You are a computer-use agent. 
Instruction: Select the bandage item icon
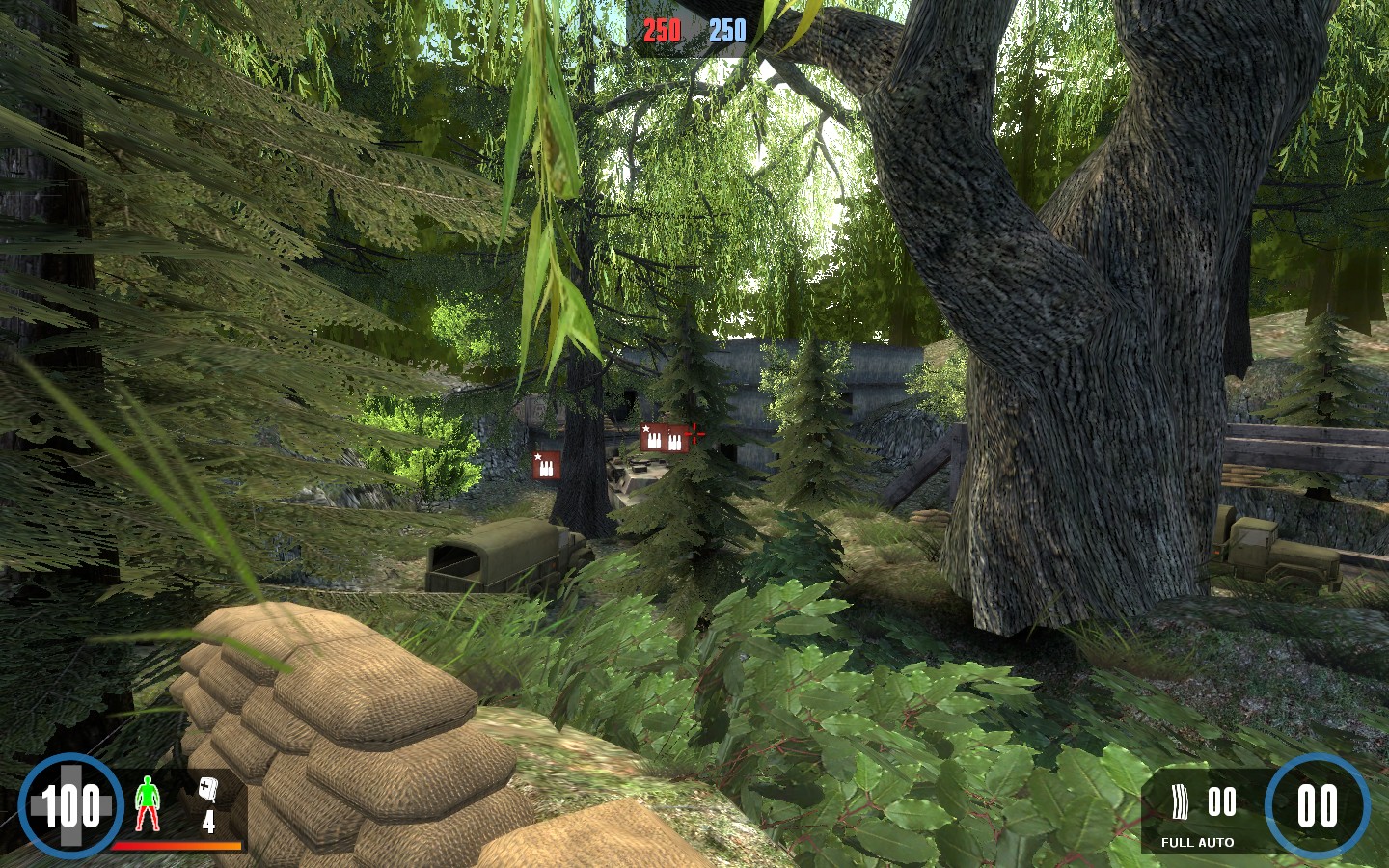207,790
